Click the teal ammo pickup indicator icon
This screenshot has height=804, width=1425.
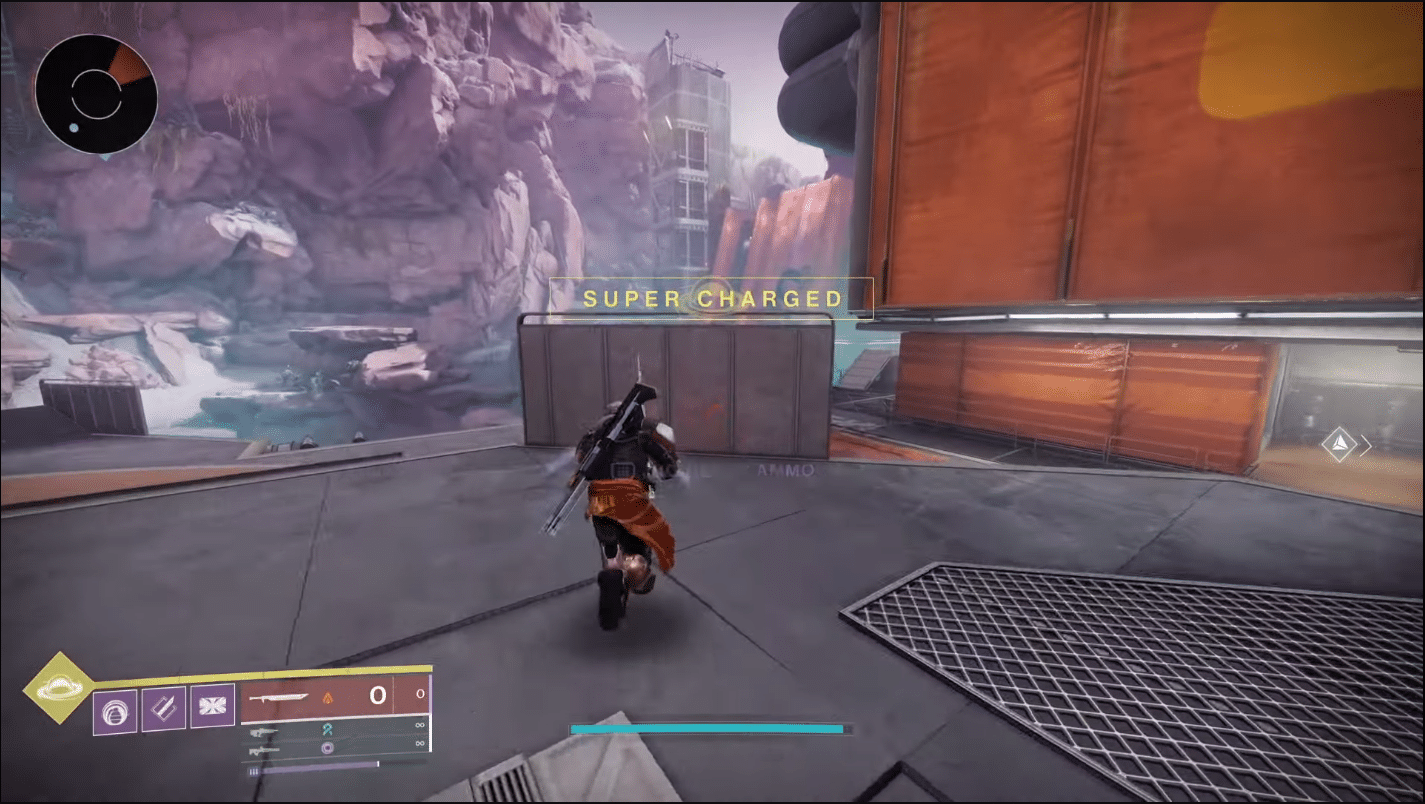pyautogui.click(x=328, y=729)
